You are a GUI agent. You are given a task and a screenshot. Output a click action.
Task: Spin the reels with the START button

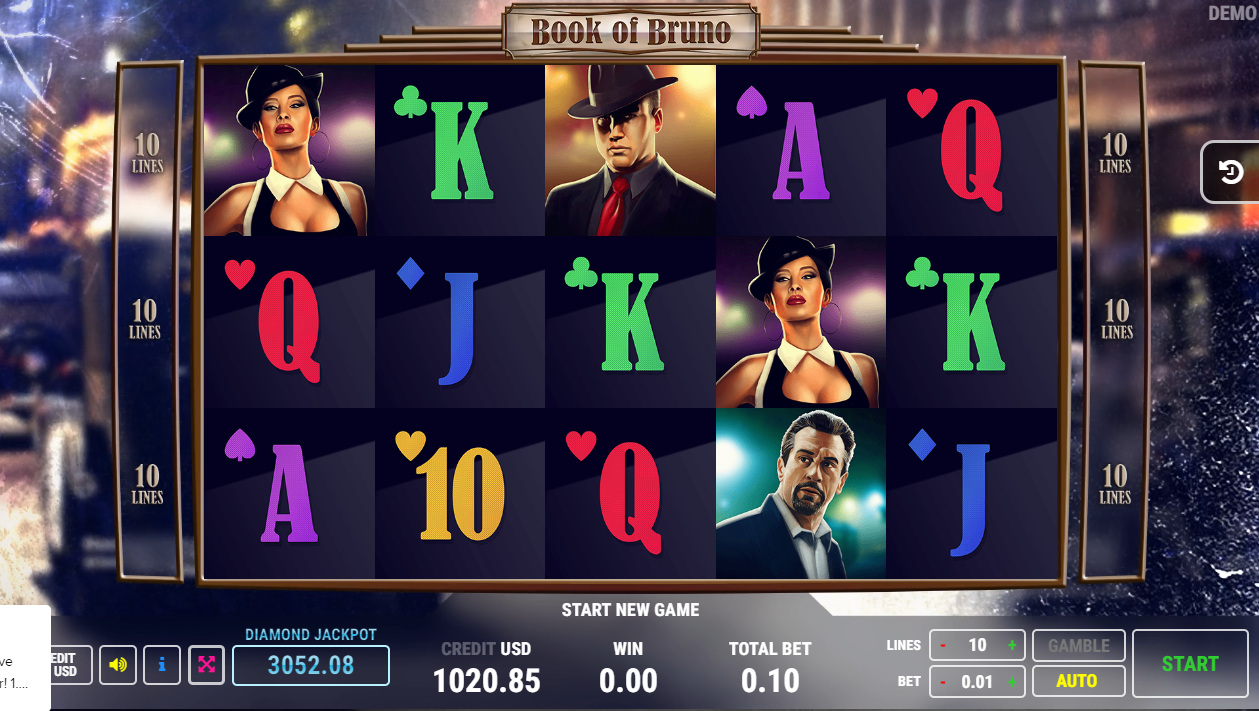[x=1189, y=663]
